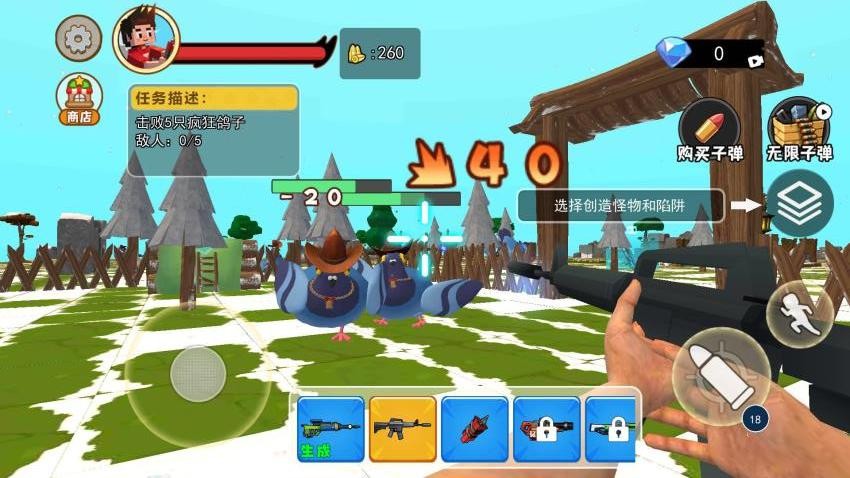Fire using the bullet shoot button
850x478 pixels.
click(x=721, y=377)
